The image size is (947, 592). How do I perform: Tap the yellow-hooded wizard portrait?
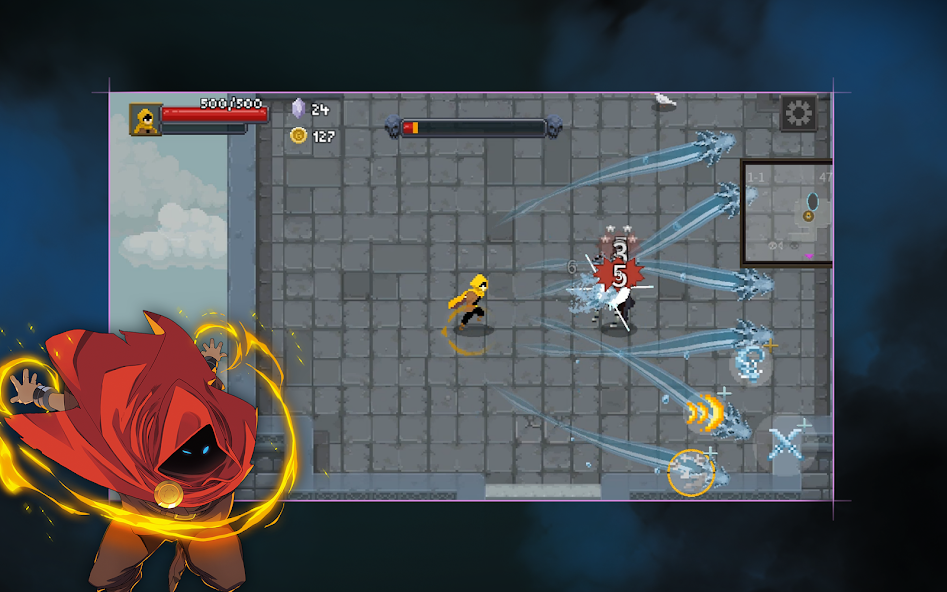pos(146,119)
